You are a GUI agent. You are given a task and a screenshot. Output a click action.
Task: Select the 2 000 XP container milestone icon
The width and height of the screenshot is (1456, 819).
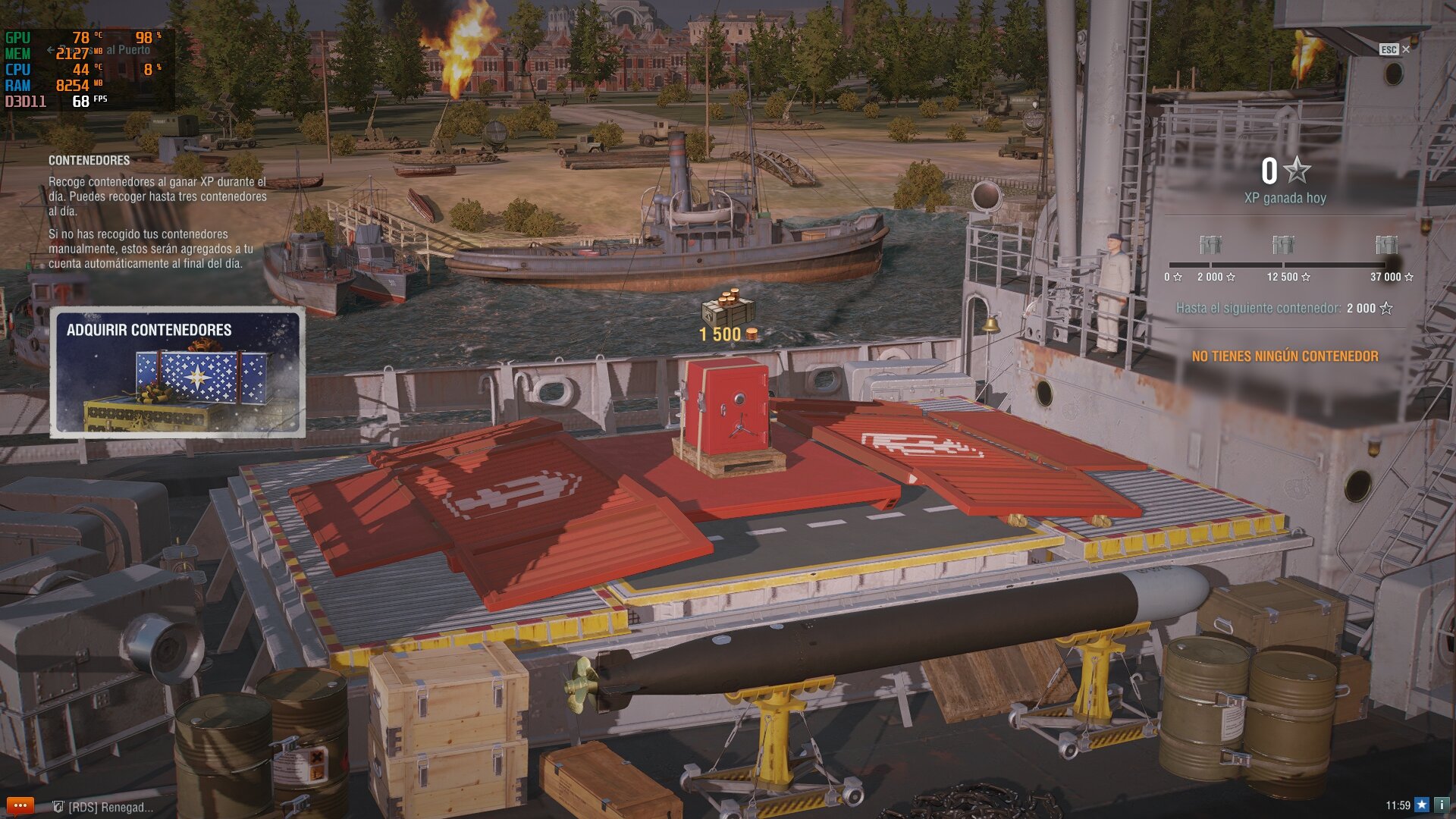[x=1210, y=244]
